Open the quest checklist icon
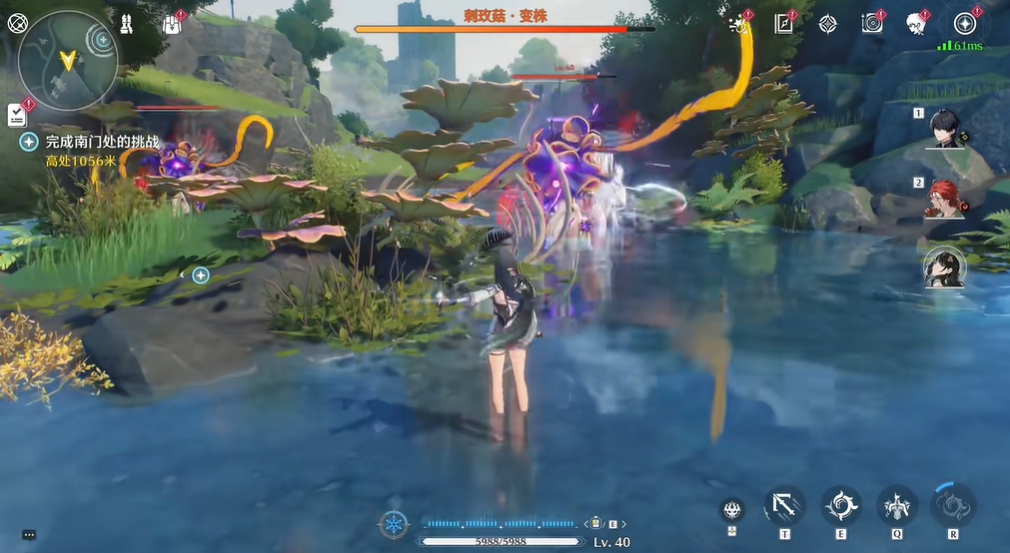1010x553 pixels. tap(17, 115)
